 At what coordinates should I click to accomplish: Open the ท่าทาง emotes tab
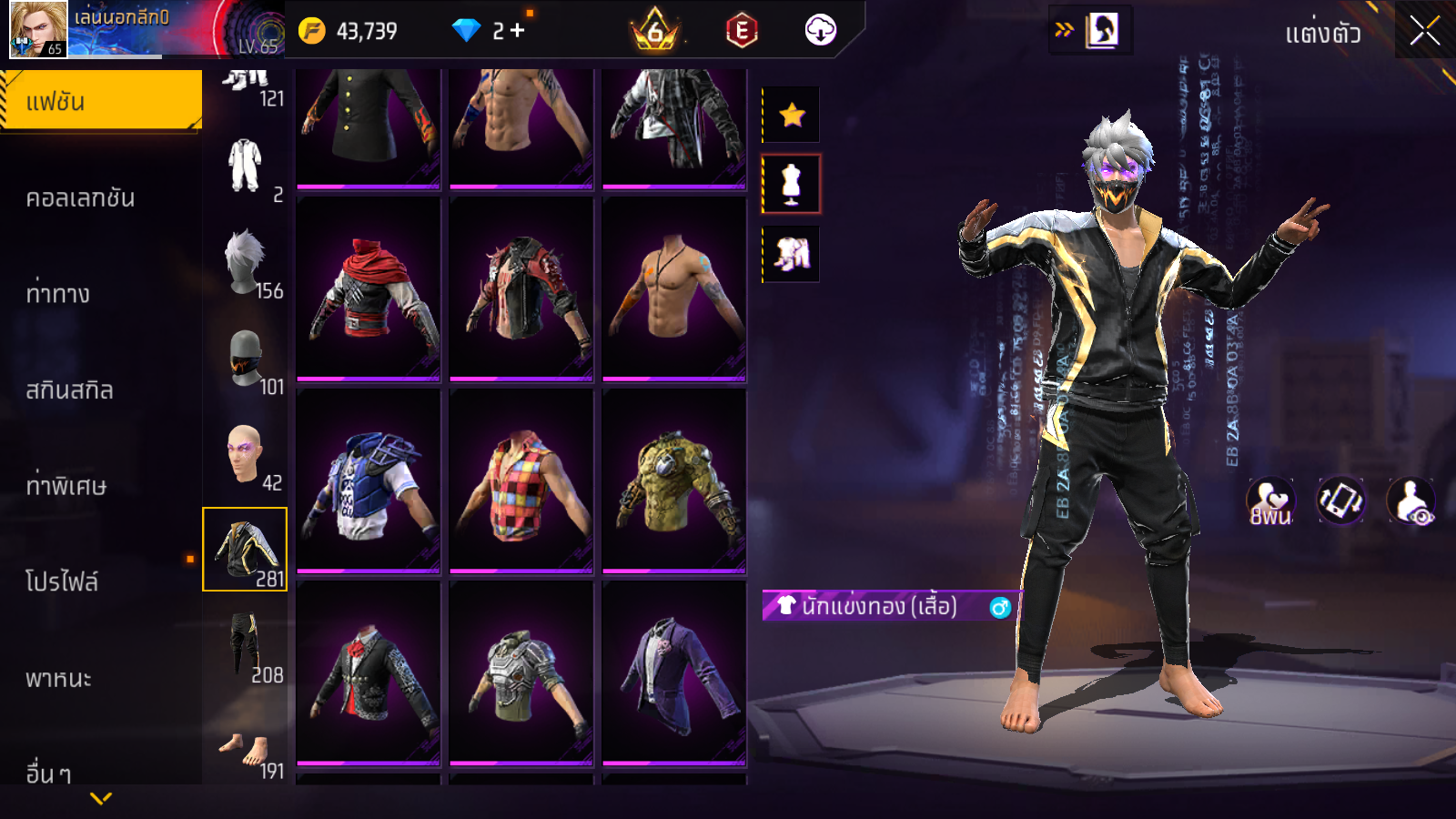click(58, 293)
